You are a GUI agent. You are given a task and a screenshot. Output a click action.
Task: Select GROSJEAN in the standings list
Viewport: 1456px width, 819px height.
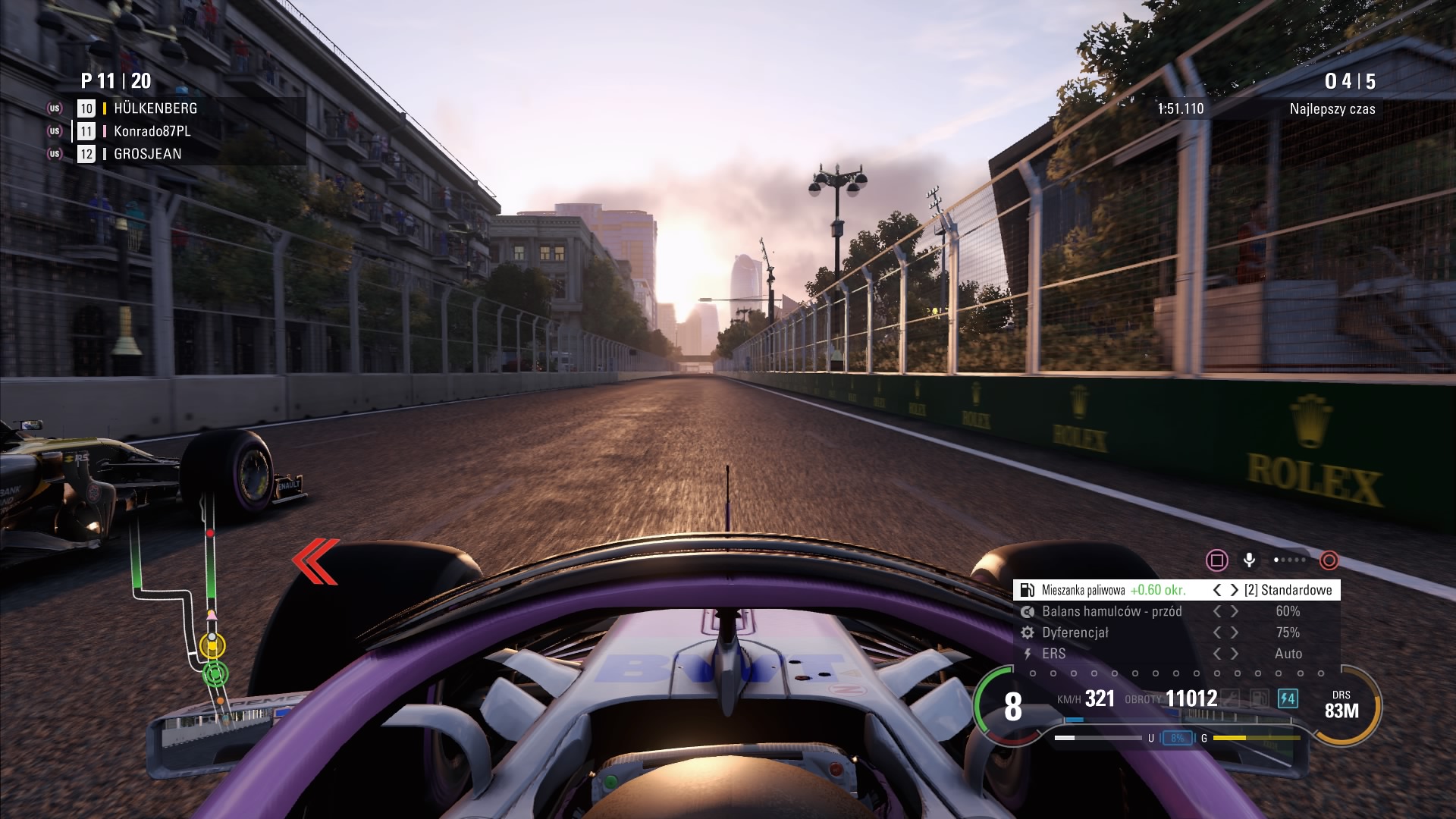(148, 154)
